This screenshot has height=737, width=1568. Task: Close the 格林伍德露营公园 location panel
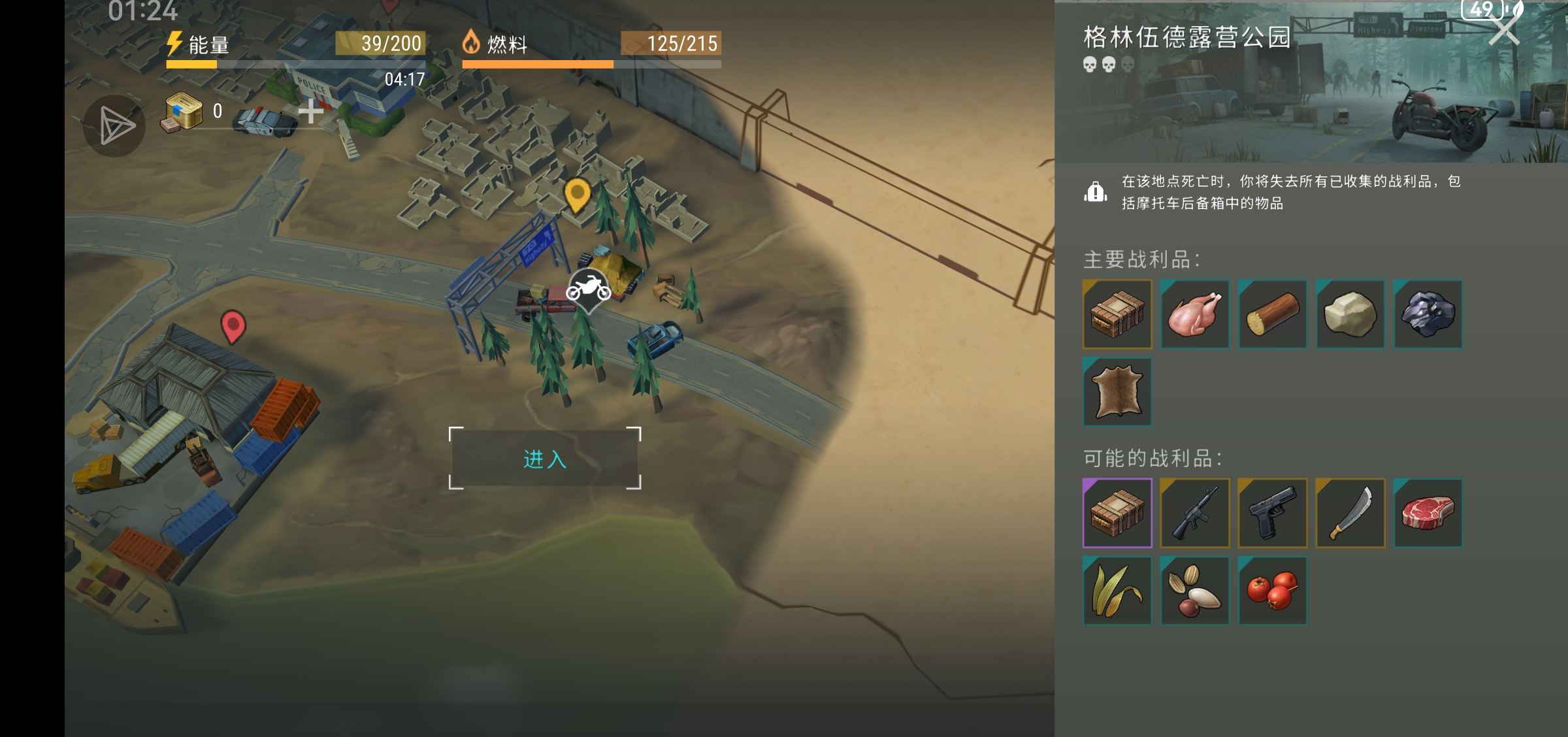(x=1503, y=29)
